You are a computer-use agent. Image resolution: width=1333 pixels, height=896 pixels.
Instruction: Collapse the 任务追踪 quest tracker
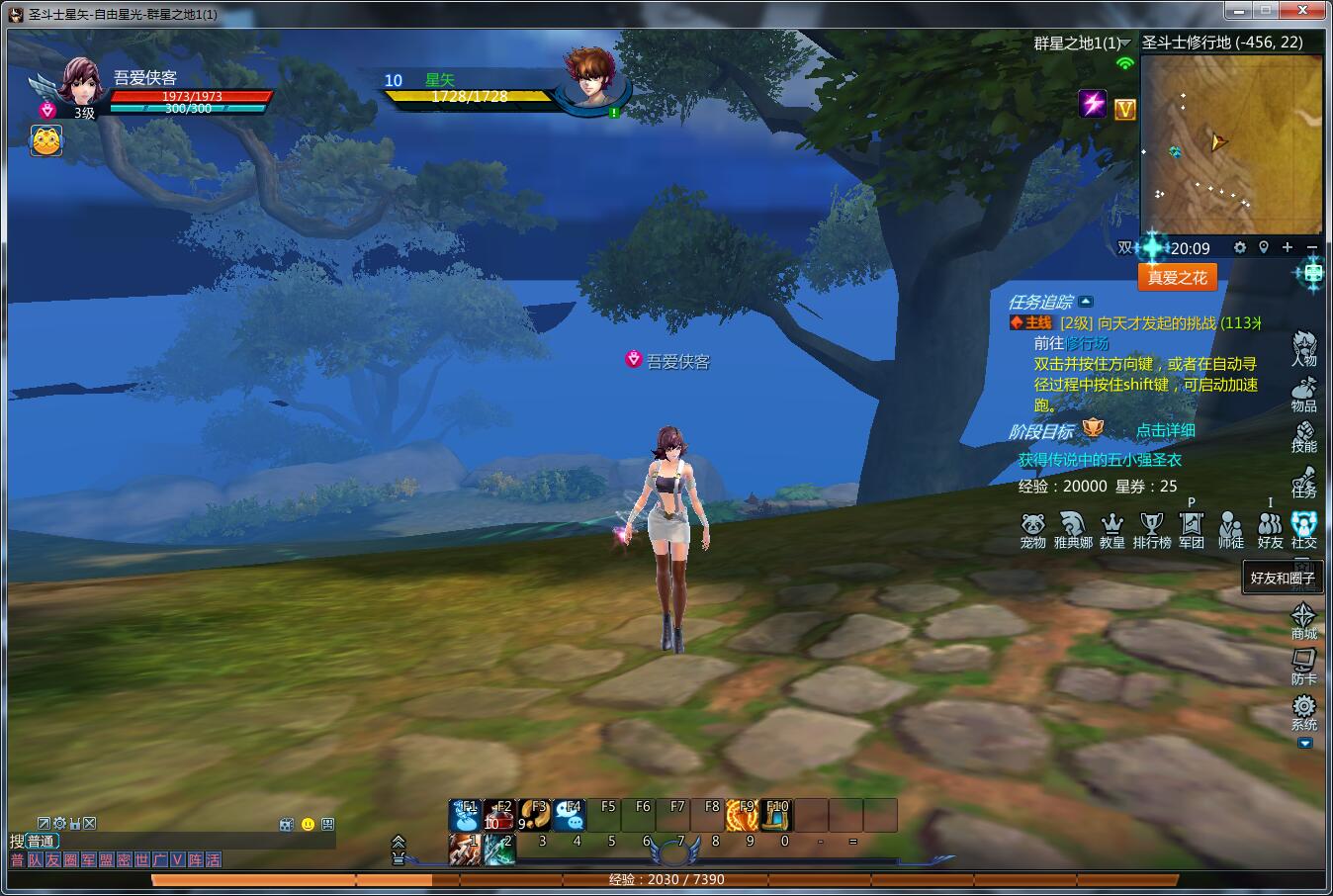pos(1086,302)
